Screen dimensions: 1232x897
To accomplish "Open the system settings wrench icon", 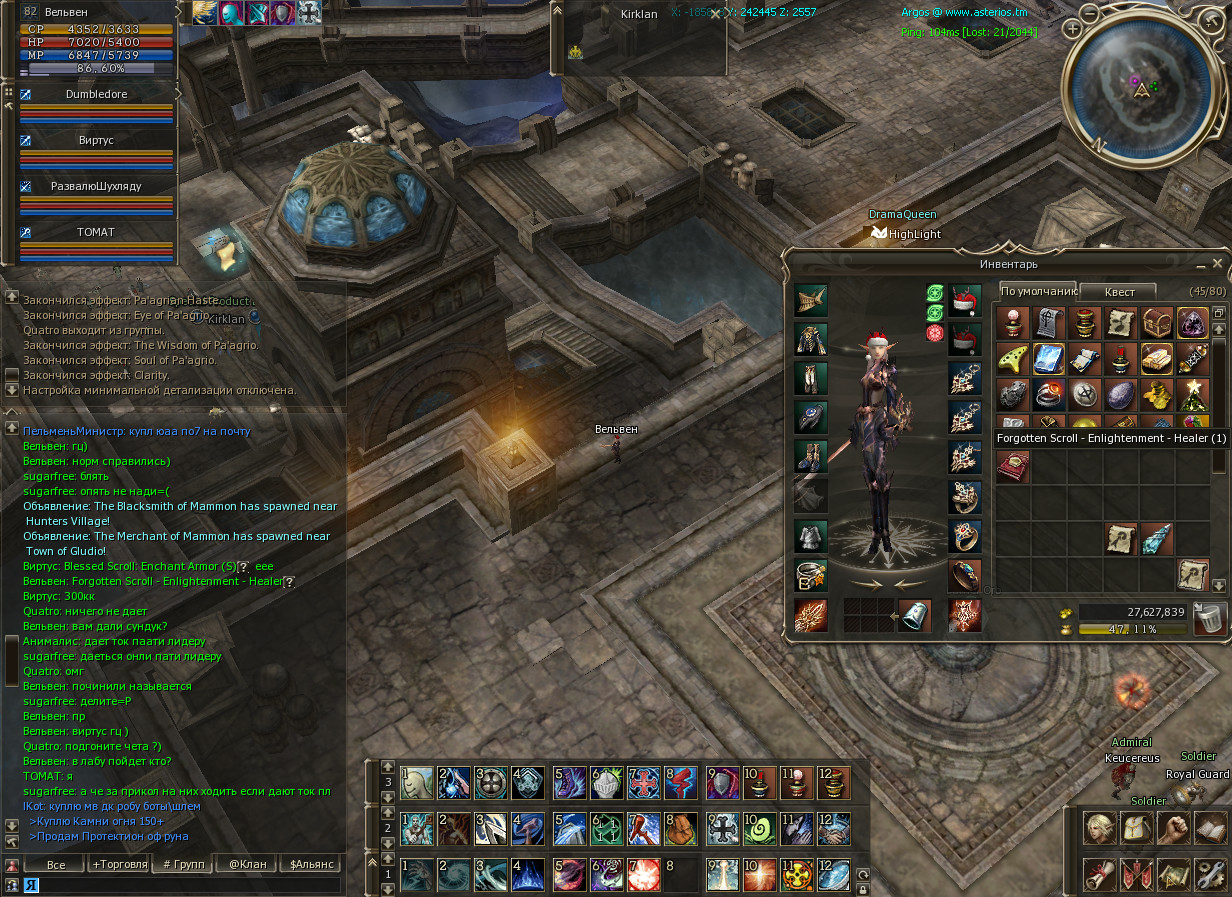I will (x=1211, y=873).
